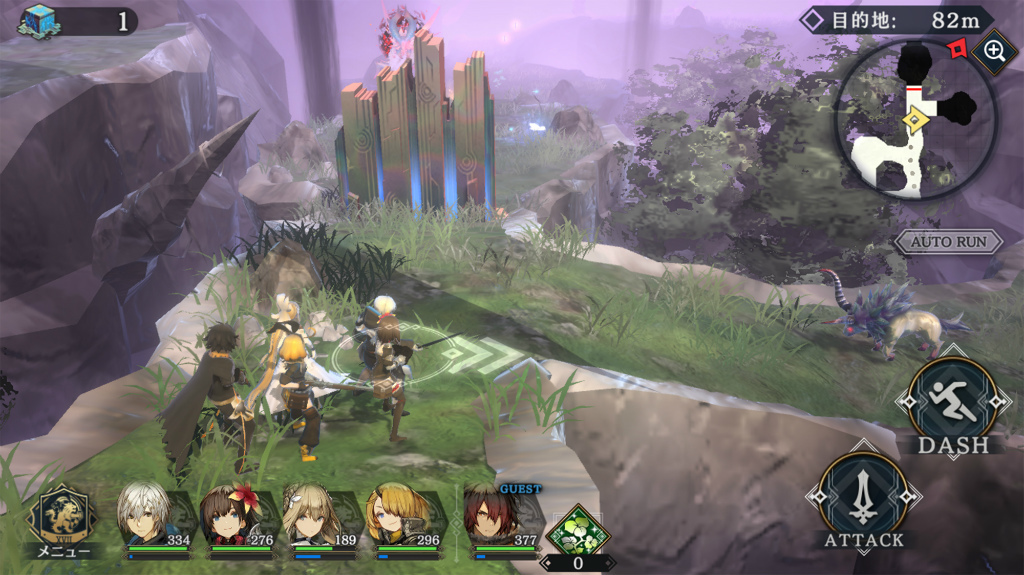Open the blue treasure cube counter
Viewport: 1024px width, 575px height.
pyautogui.click(x=40, y=20)
